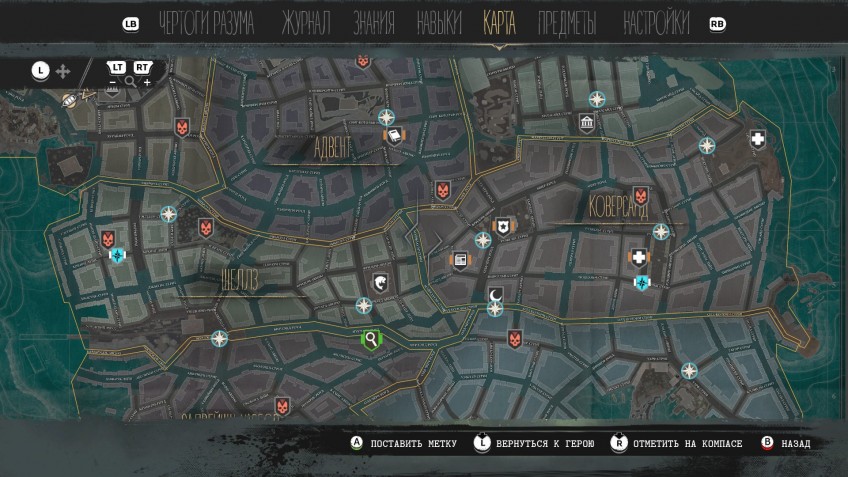This screenshot has width=848, height=477.
Task: Switch to the Предметы tab
Action: 567,23
